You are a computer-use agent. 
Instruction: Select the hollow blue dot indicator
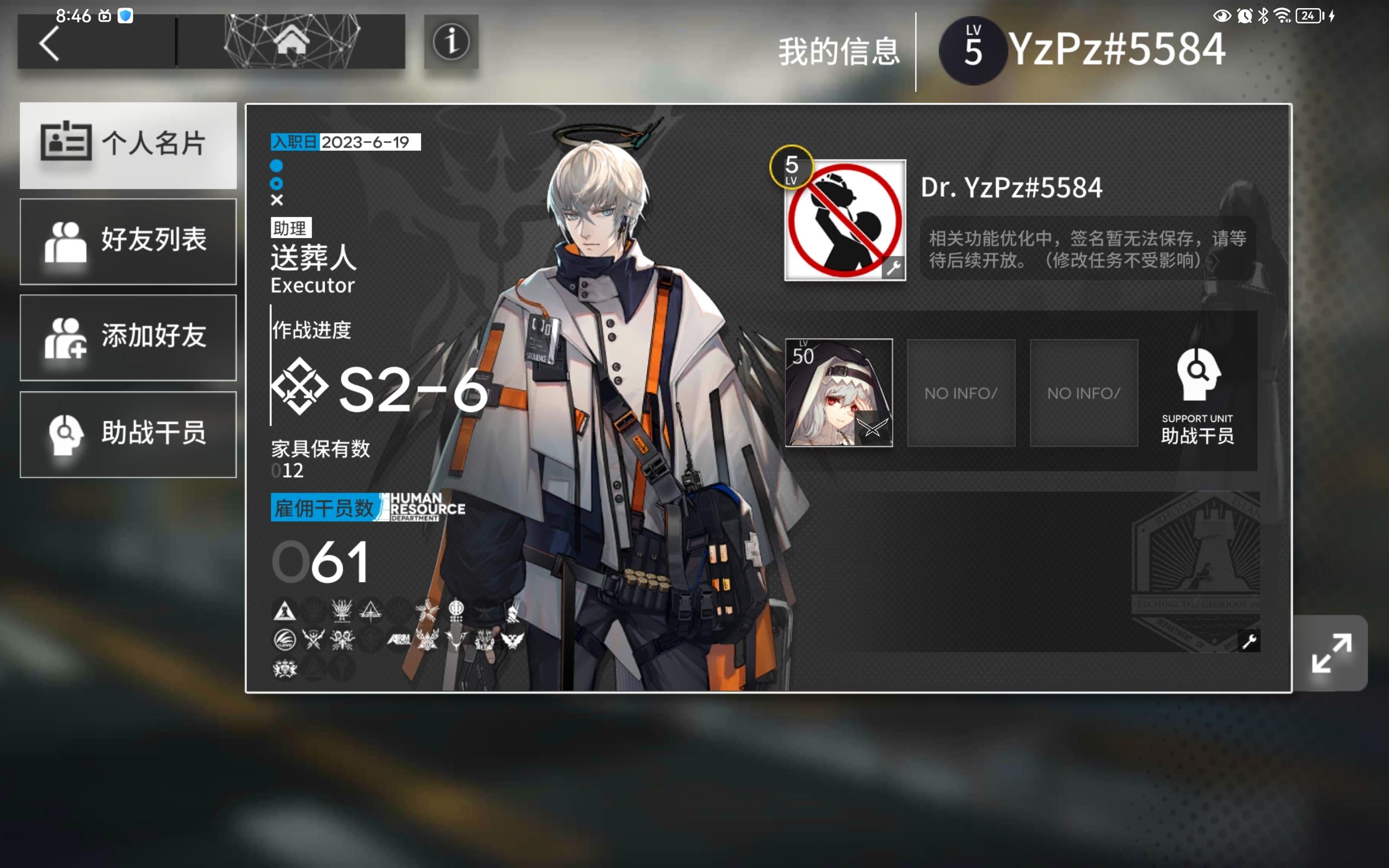[277, 184]
